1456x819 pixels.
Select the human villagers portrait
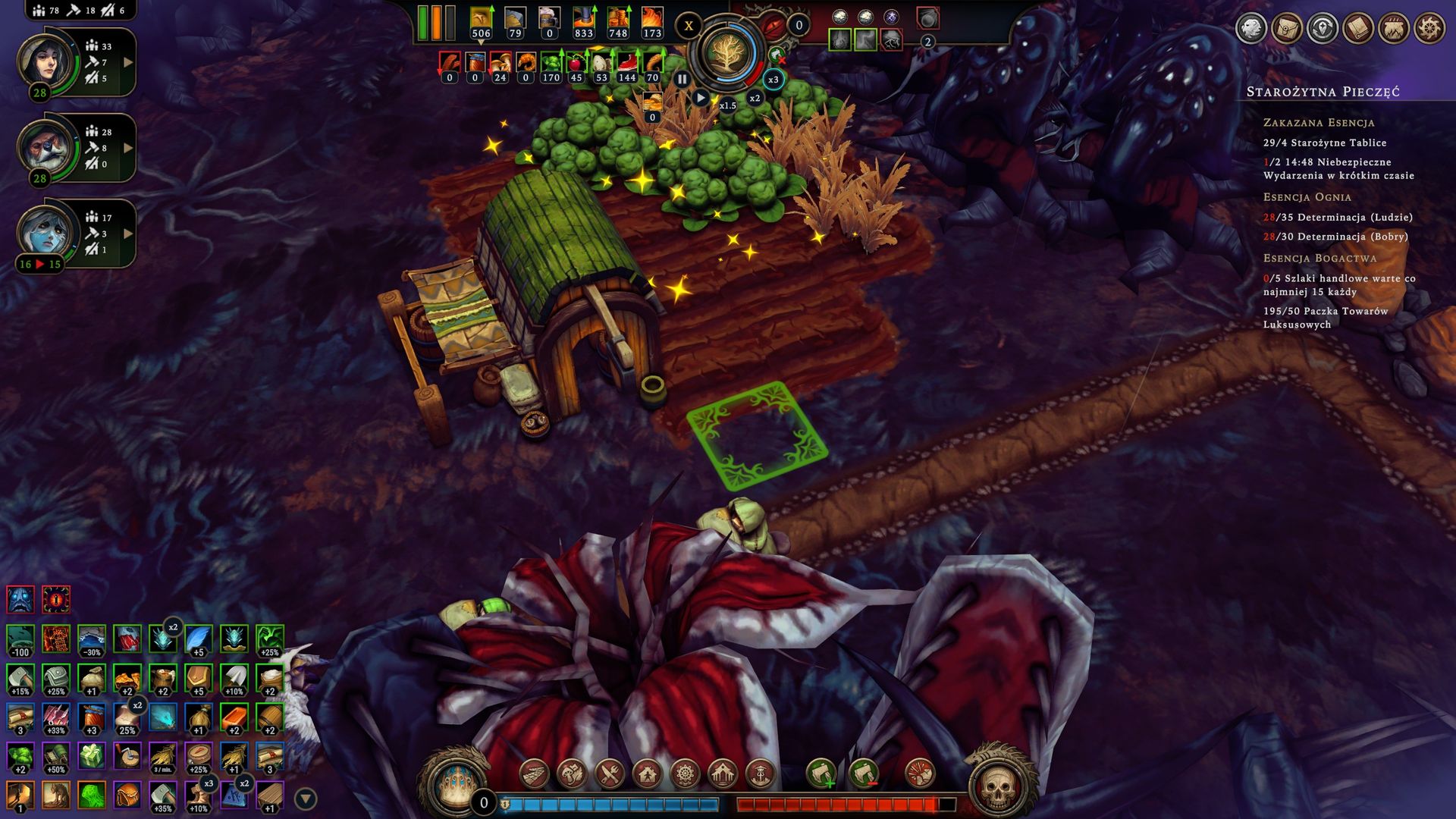(45, 61)
